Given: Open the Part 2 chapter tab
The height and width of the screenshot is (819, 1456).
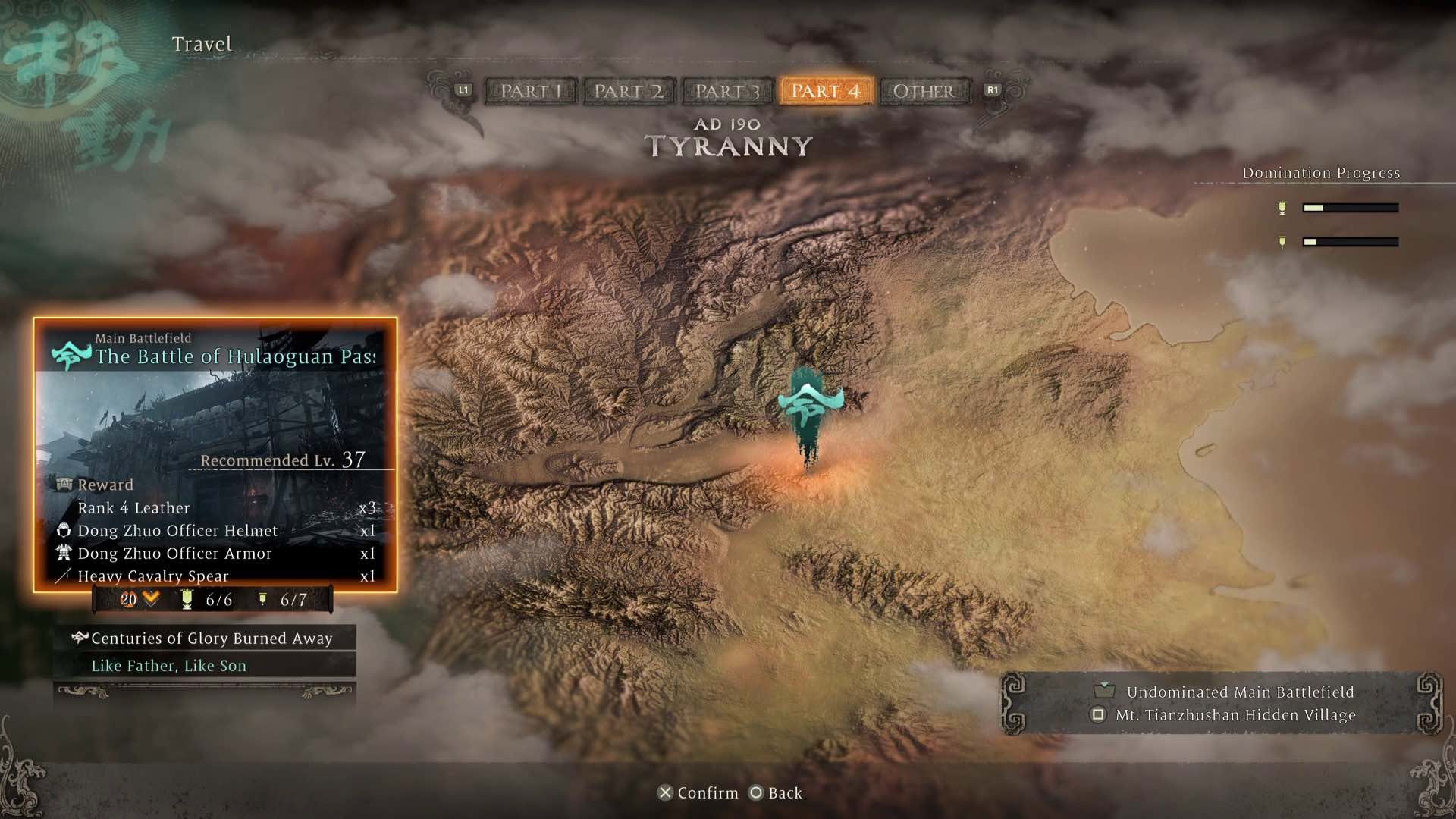Looking at the screenshot, I should 629,91.
